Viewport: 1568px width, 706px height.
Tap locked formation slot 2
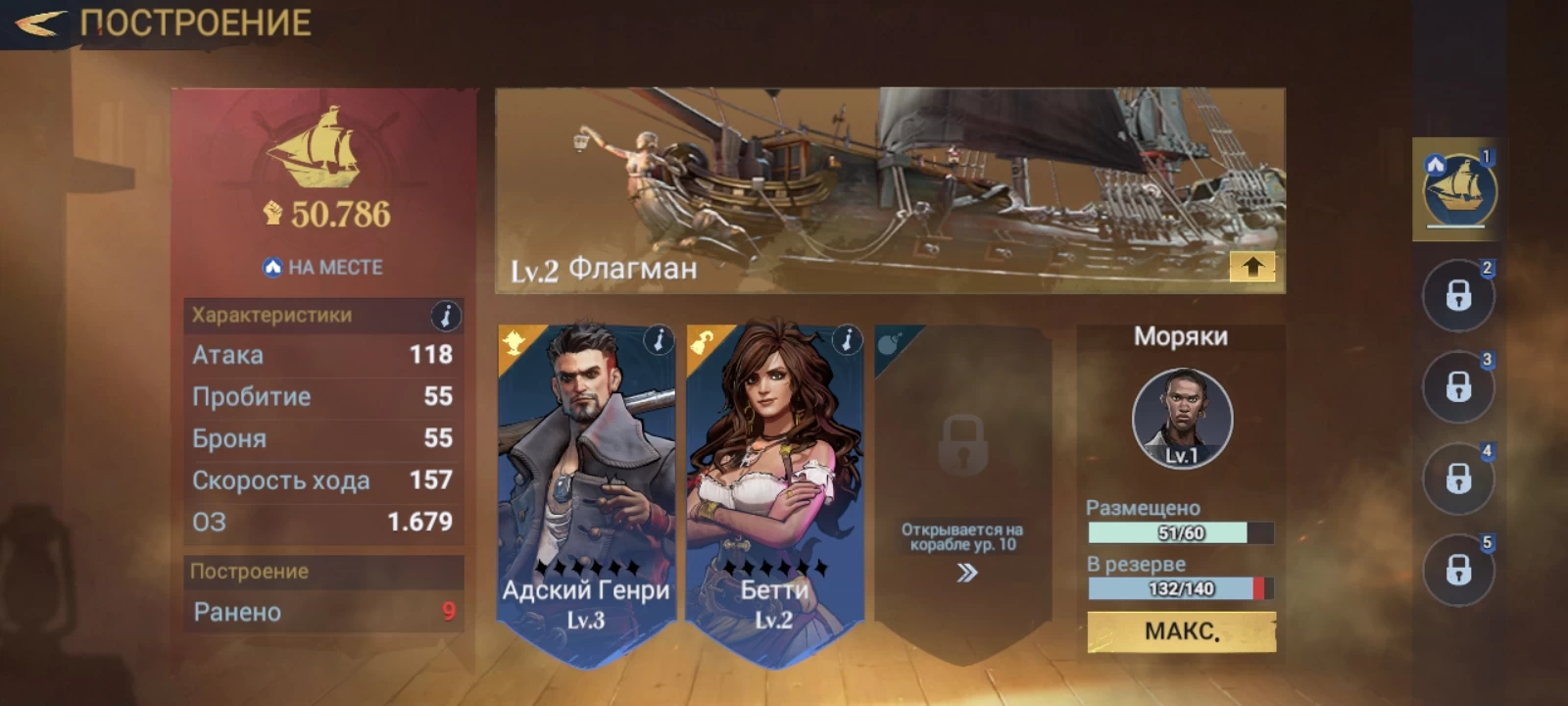[1458, 295]
